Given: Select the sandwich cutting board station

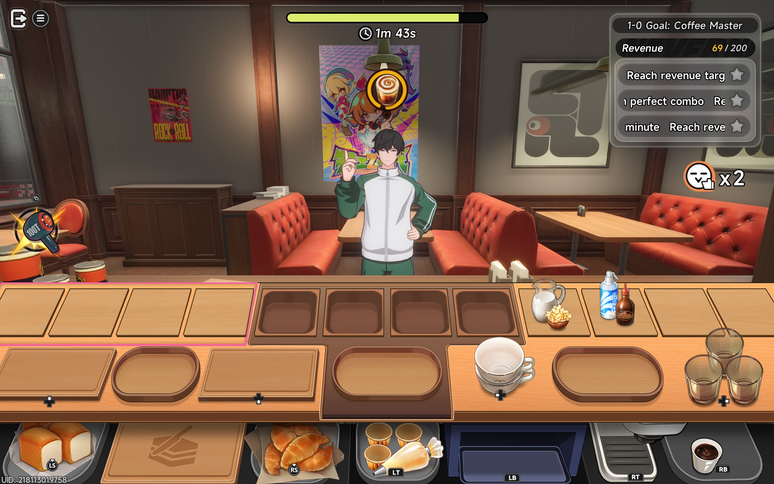Looking at the screenshot, I should [173, 448].
